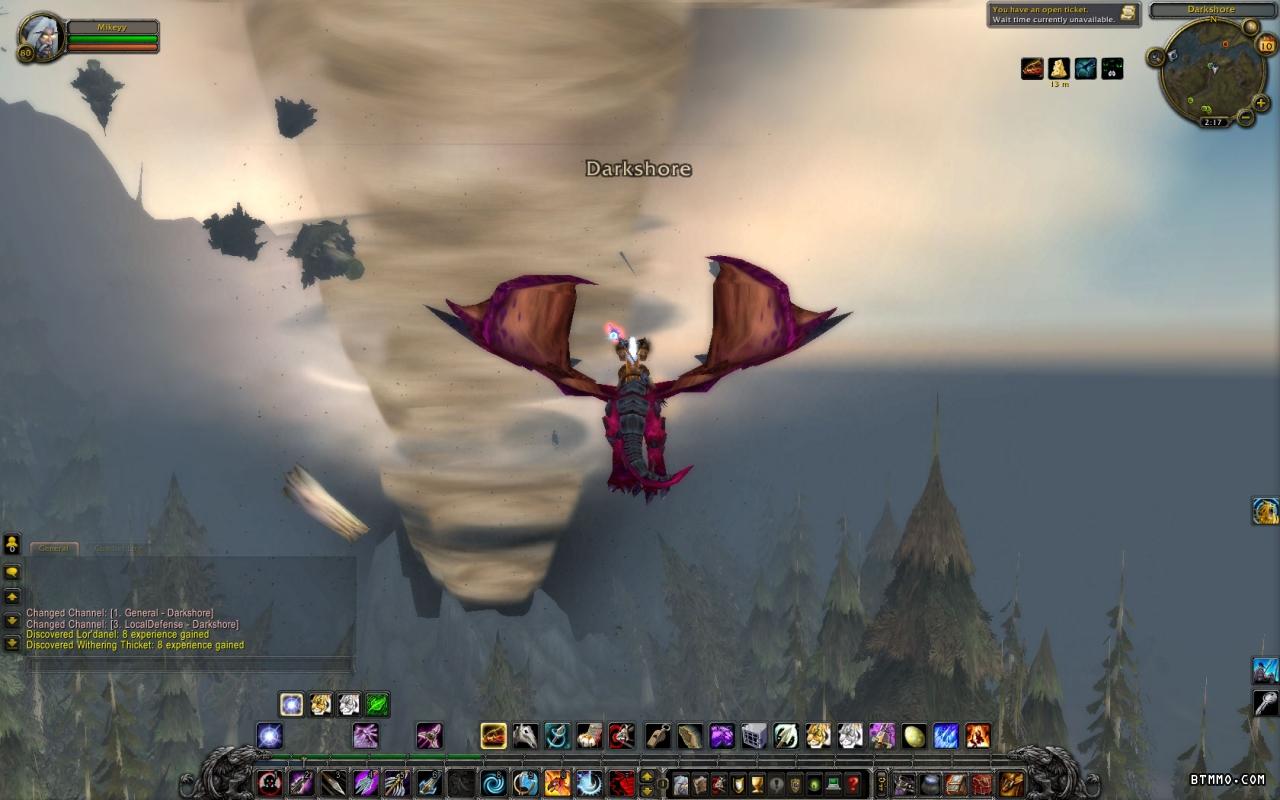1280x800 pixels.
Task: Click the minimap zoom-in plus button
Action: [x=1260, y=103]
